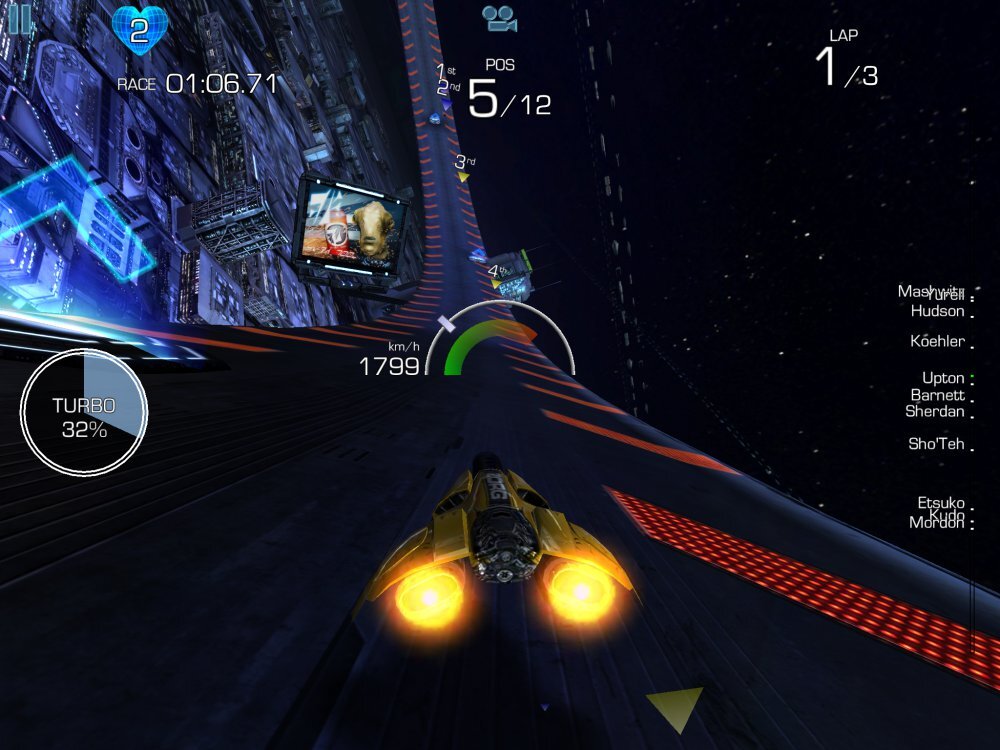This screenshot has width=1000, height=750.
Task: Pause the race with the pause button
Action: point(19,18)
